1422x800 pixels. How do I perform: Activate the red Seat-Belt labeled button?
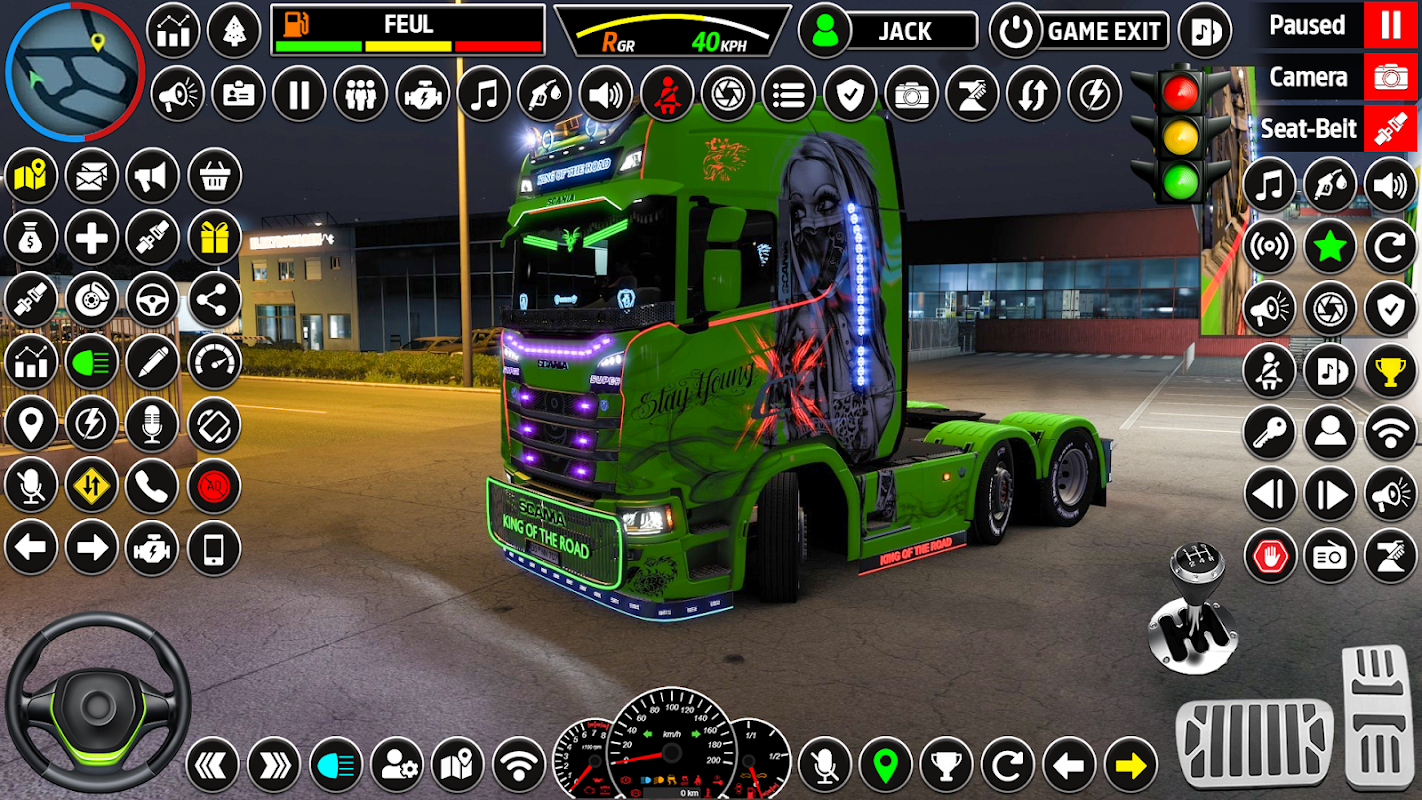[x=1390, y=129]
